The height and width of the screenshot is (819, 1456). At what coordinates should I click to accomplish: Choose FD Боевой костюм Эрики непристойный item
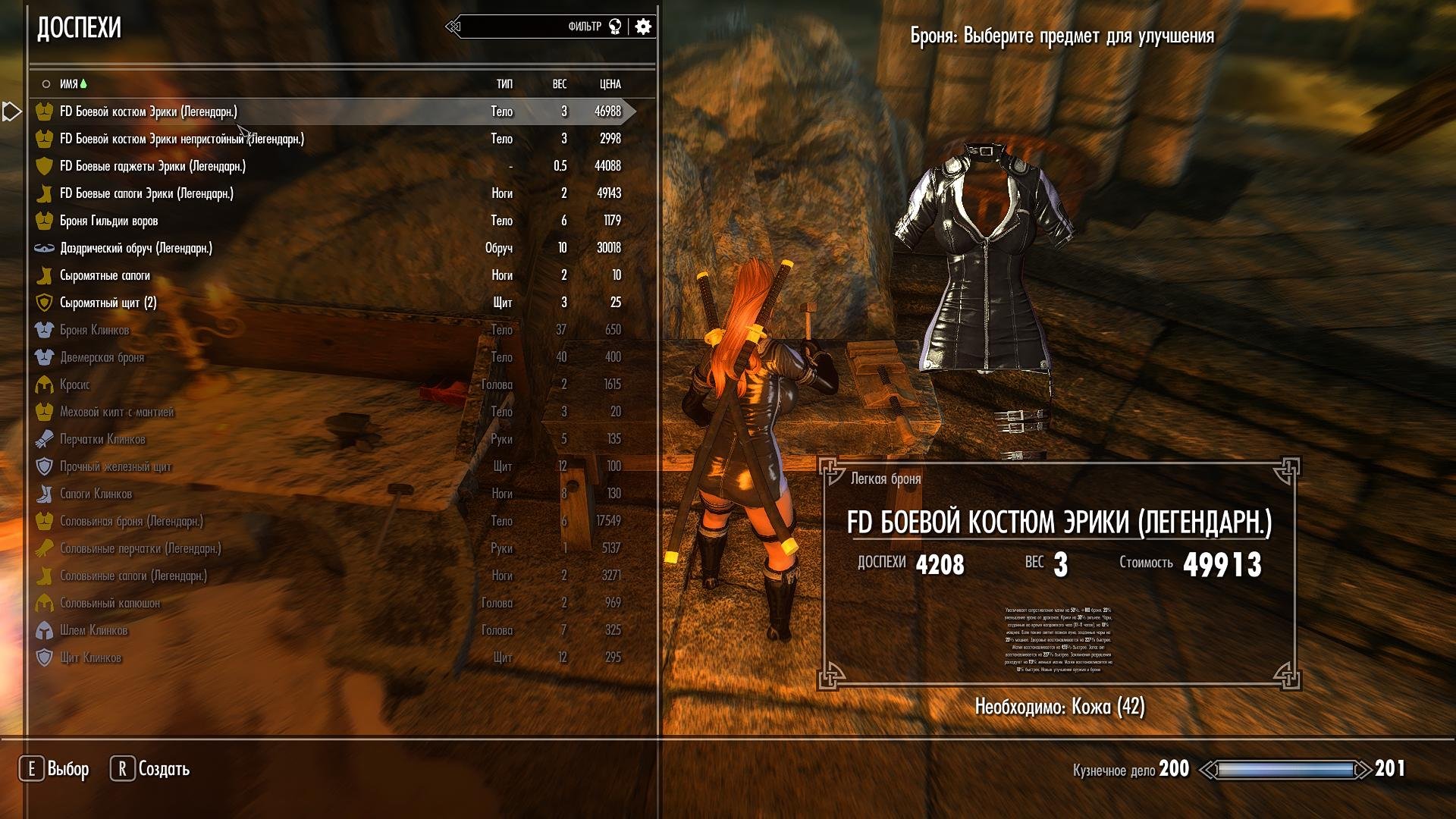click(182, 139)
